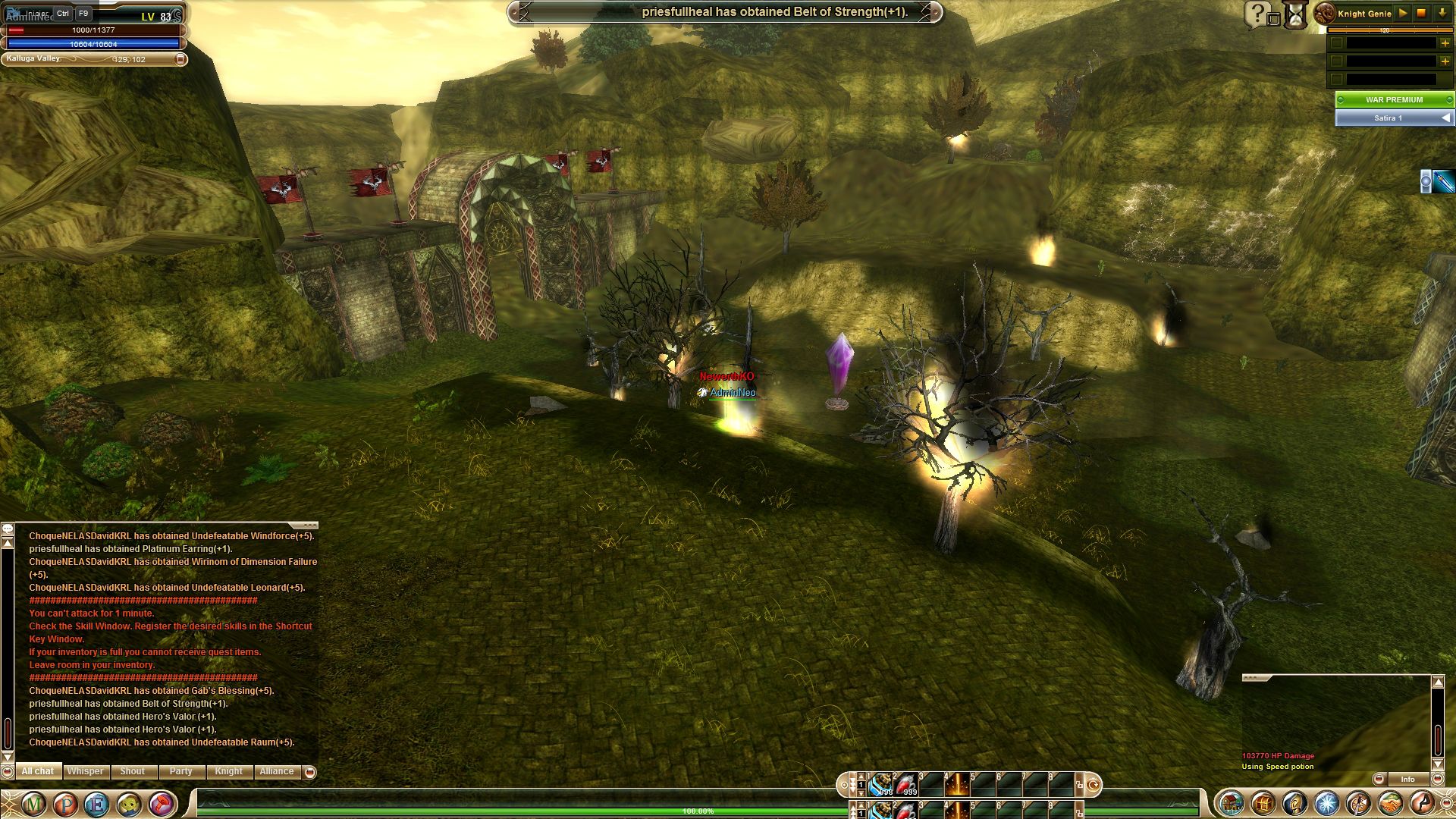This screenshot has width=1456, height=819.
Task: Switch to Alliance chat tab
Action: tap(276, 771)
